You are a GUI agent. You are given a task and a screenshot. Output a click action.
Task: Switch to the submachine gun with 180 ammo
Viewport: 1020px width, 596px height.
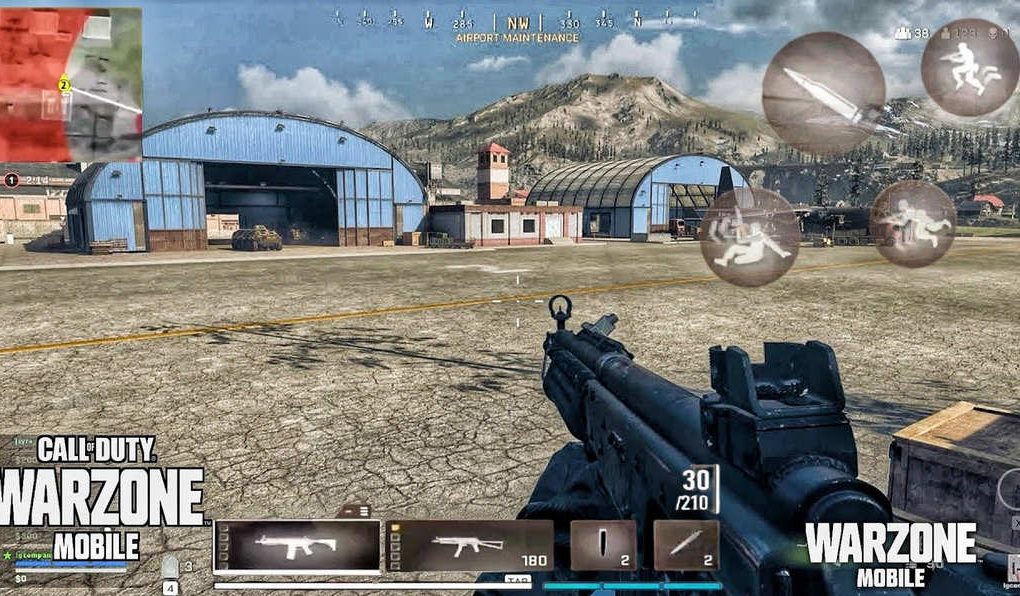(469, 547)
